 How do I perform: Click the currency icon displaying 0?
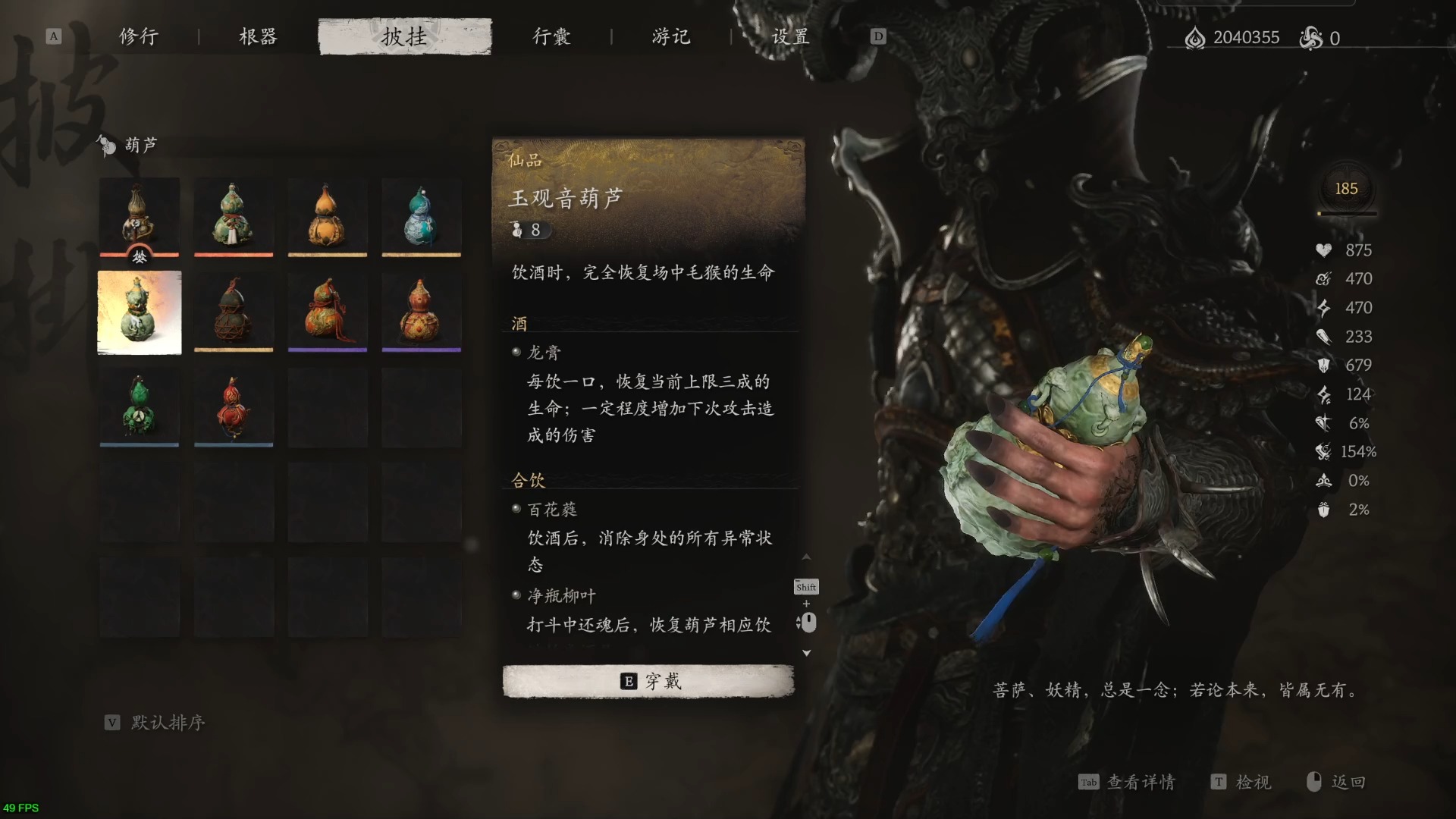(1309, 36)
